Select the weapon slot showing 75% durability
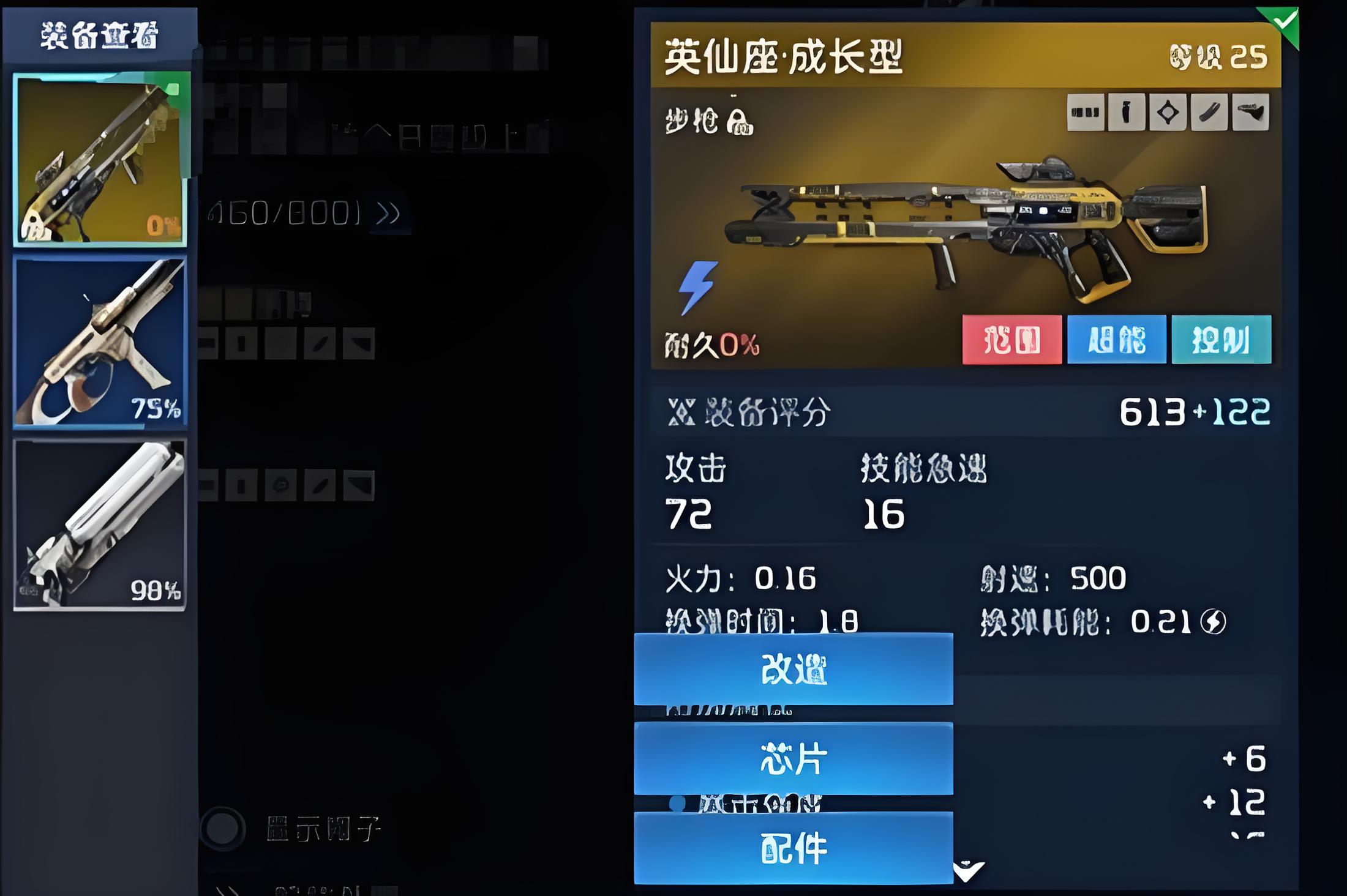This screenshot has height=896, width=1347. coord(100,342)
